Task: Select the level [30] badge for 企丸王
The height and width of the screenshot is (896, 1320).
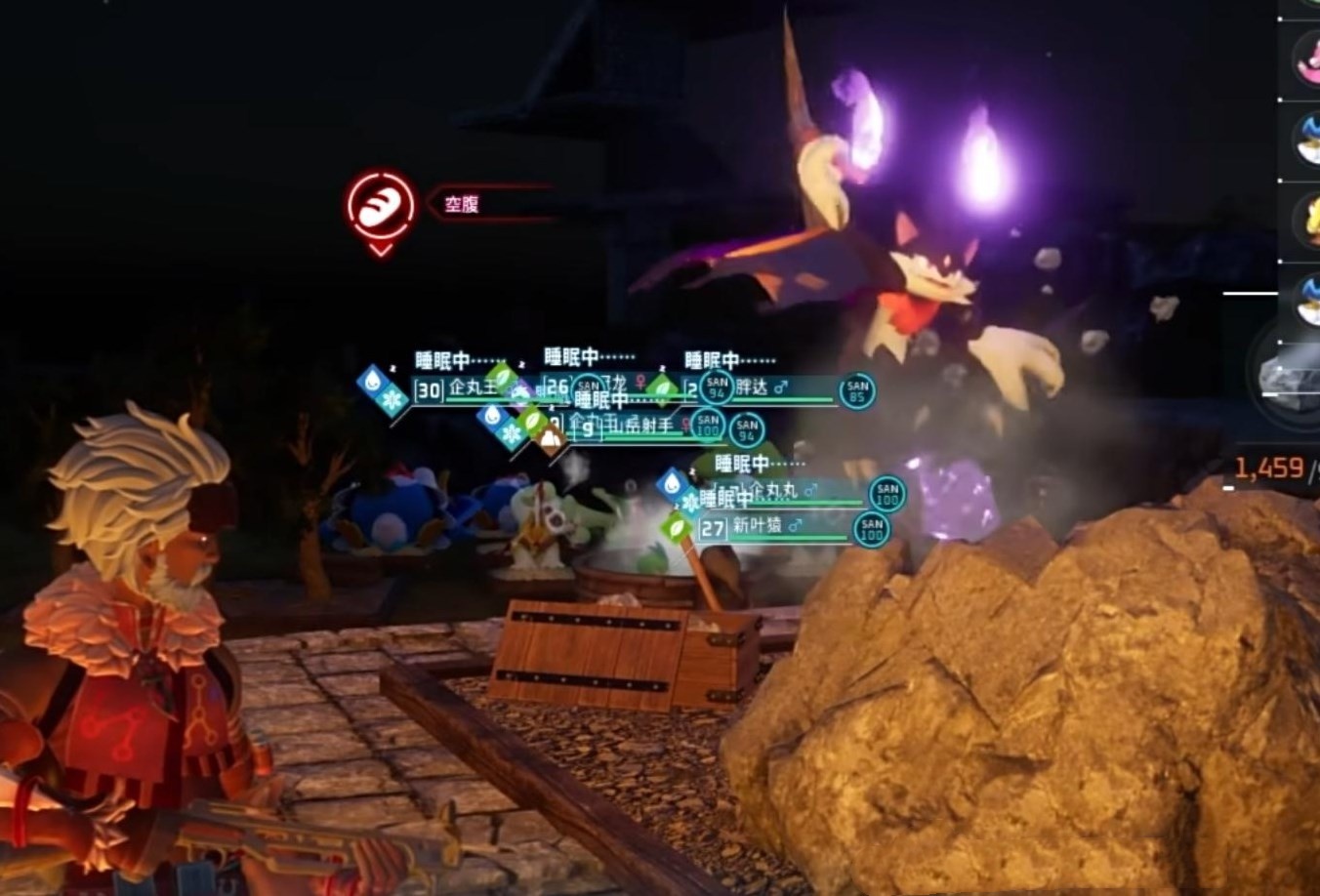Action: pyautogui.click(x=427, y=387)
